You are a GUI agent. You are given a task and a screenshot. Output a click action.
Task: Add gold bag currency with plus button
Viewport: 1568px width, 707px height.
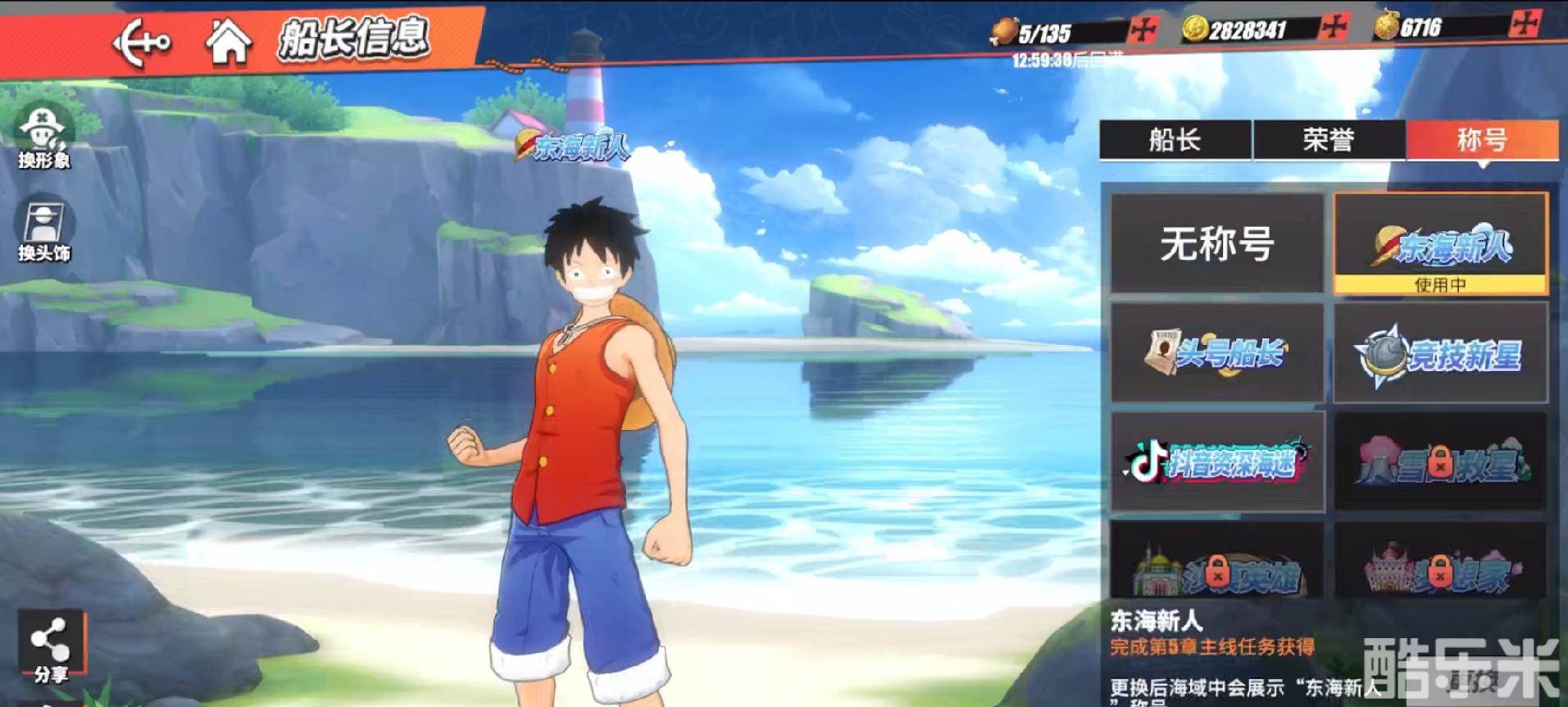[1523, 25]
